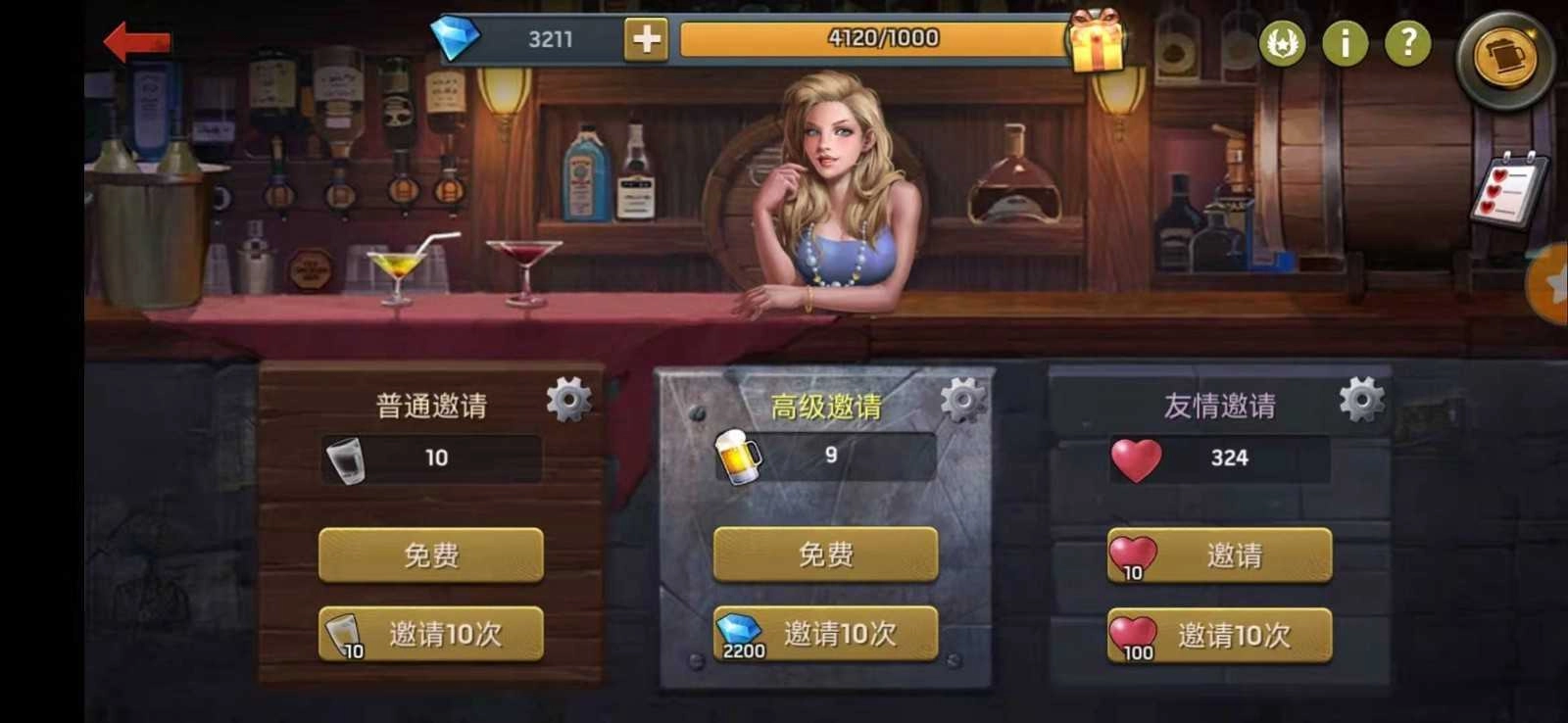Screen dimensions: 1568x723
Task: Tap the diamond currency icon
Action: 457,36
